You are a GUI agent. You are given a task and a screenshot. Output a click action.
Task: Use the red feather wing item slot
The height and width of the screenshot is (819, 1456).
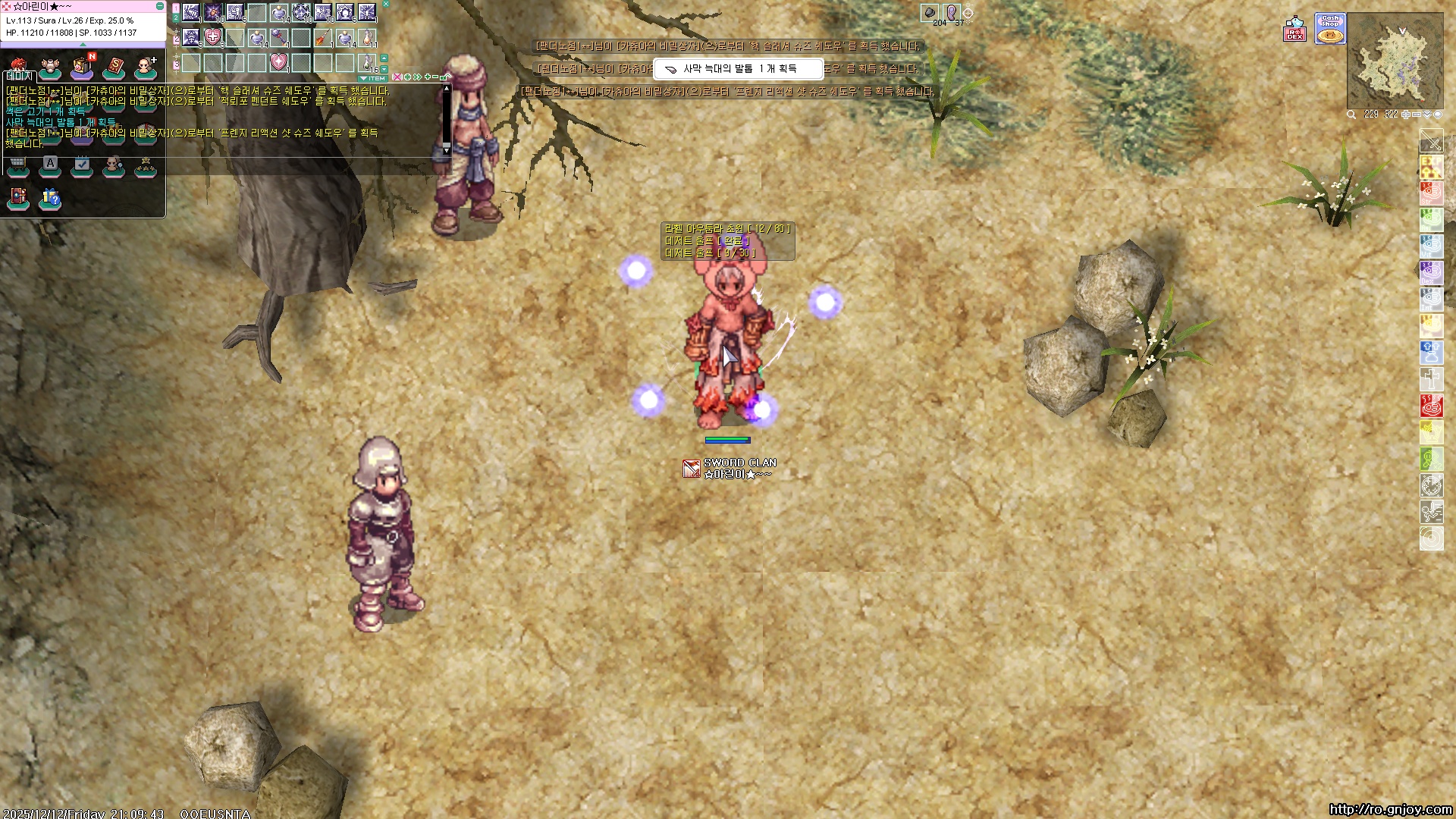click(x=323, y=36)
